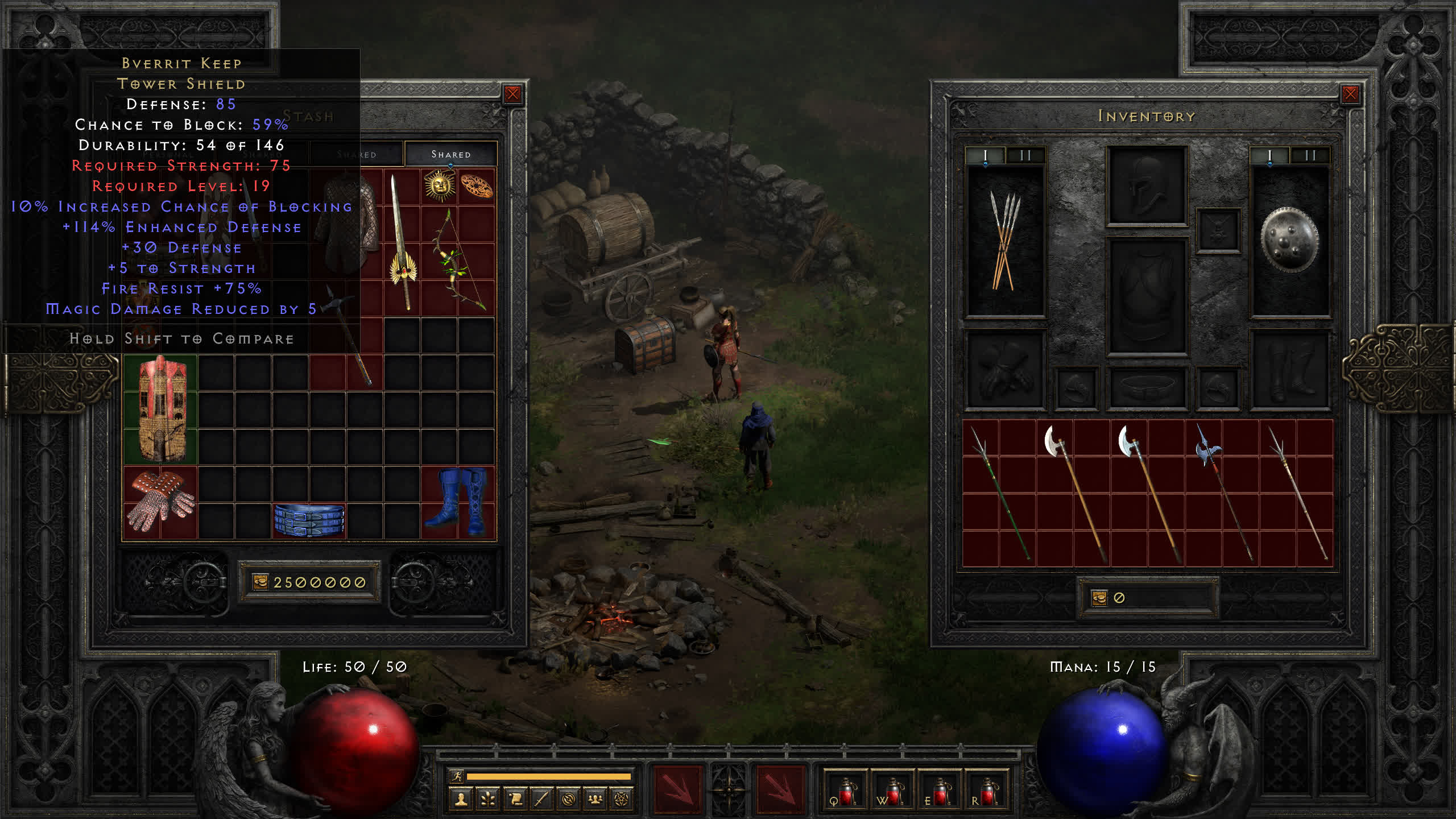The width and height of the screenshot is (1456, 819).
Task: Select the equipped javelins weapon slot
Action: click(x=1006, y=240)
